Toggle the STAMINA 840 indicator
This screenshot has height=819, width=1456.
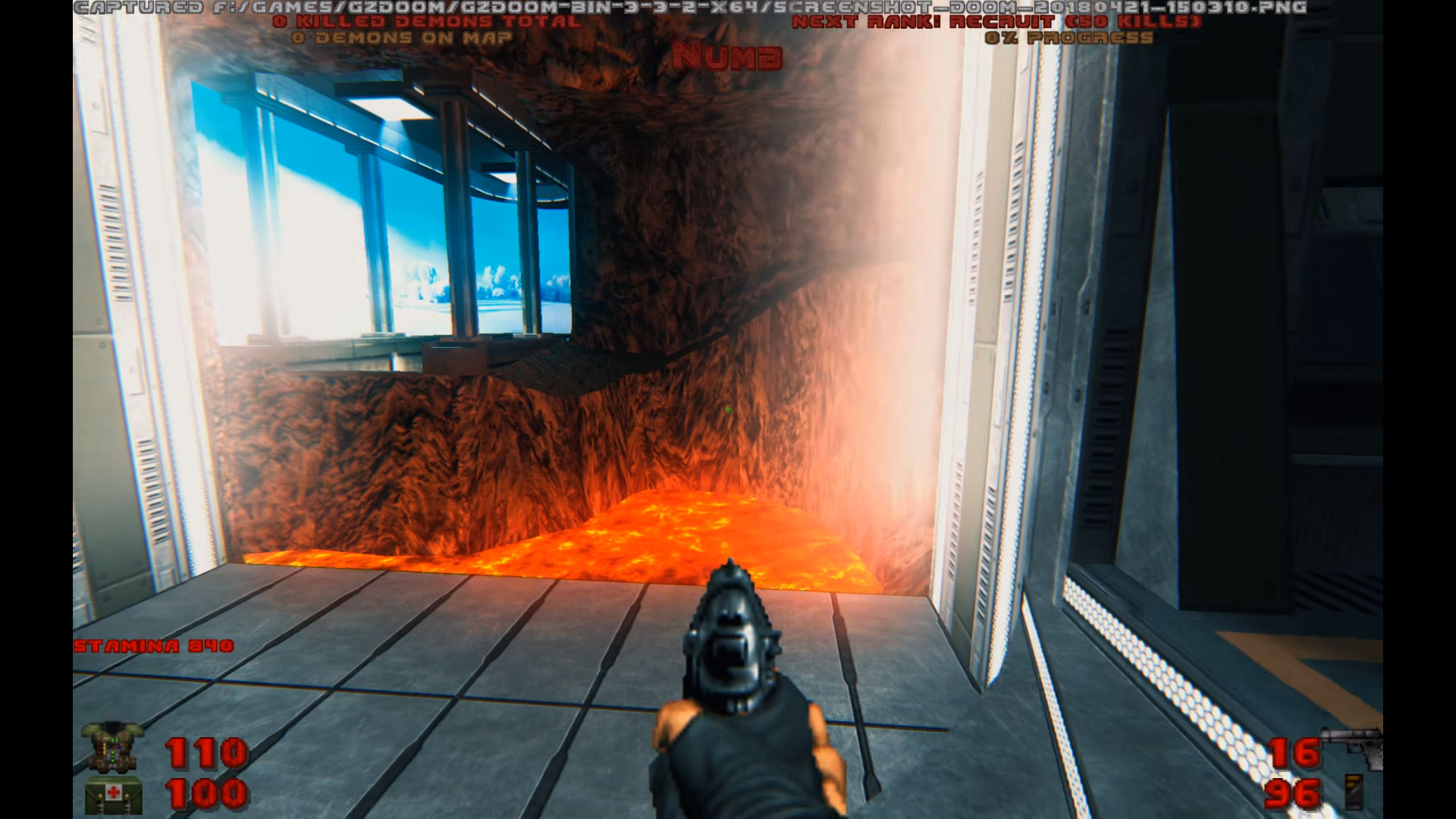154,647
